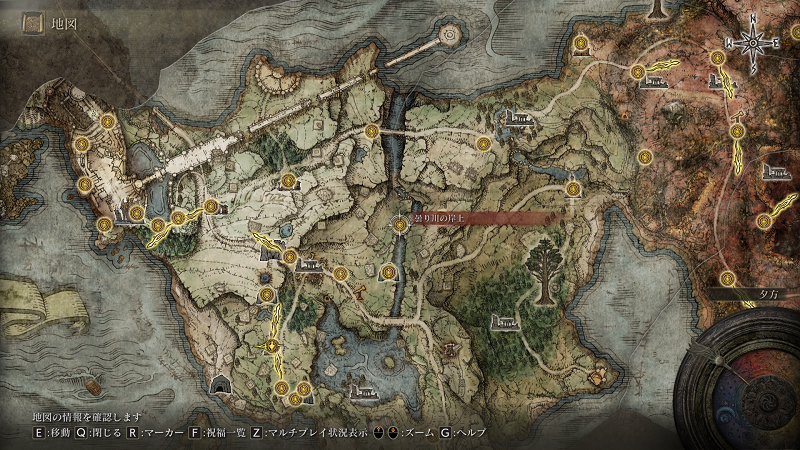Select the dark cave entrance map icon
The image size is (800, 450).
coord(221,384)
